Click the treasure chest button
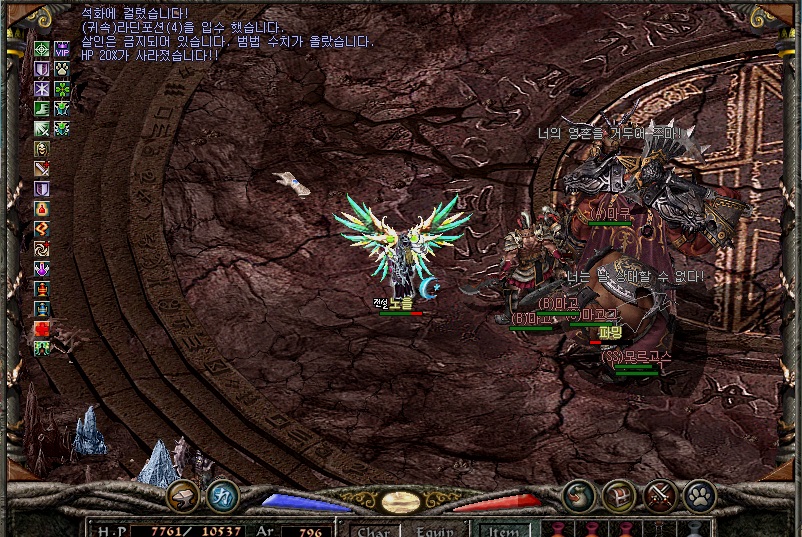Screen dimensions: 802x537 click(619, 495)
